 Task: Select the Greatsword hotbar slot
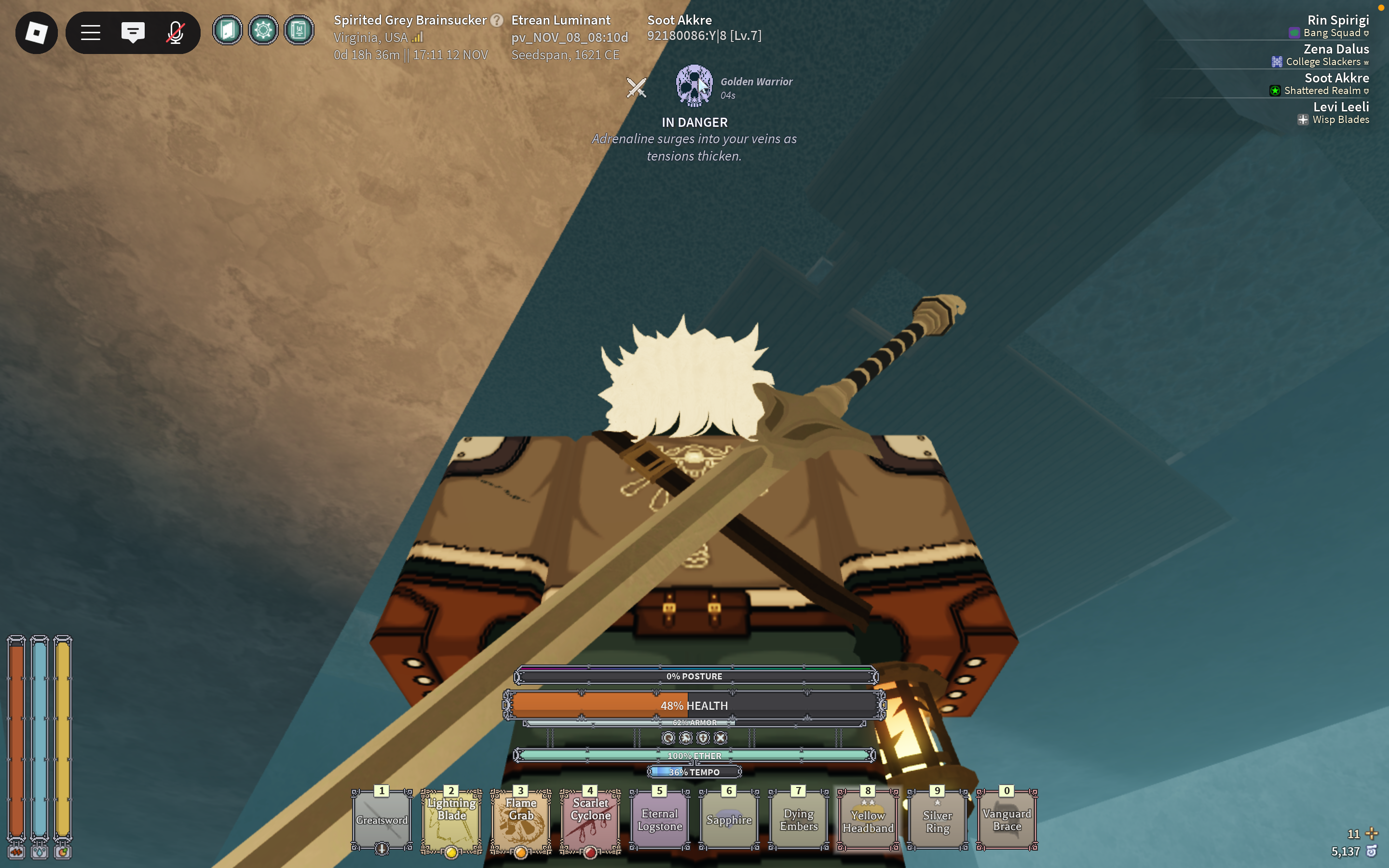(381, 820)
